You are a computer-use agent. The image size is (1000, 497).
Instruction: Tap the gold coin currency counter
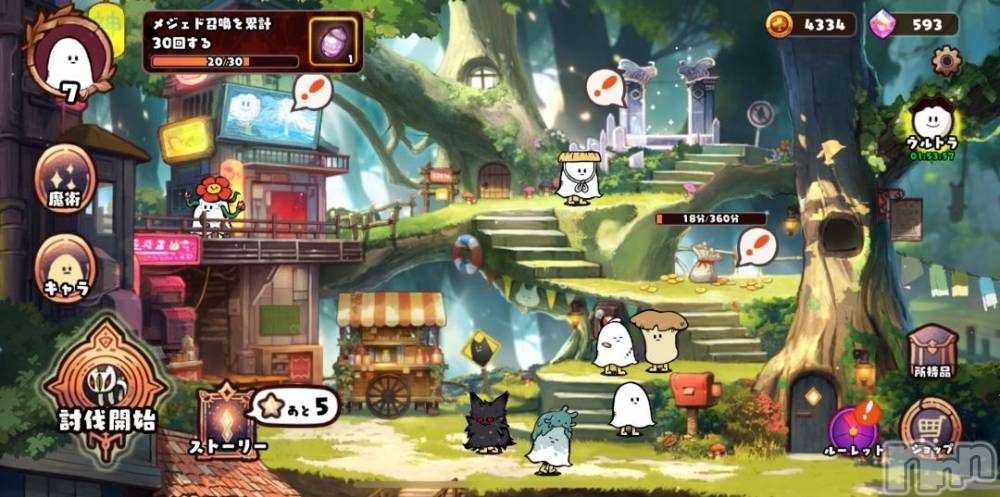click(x=811, y=25)
